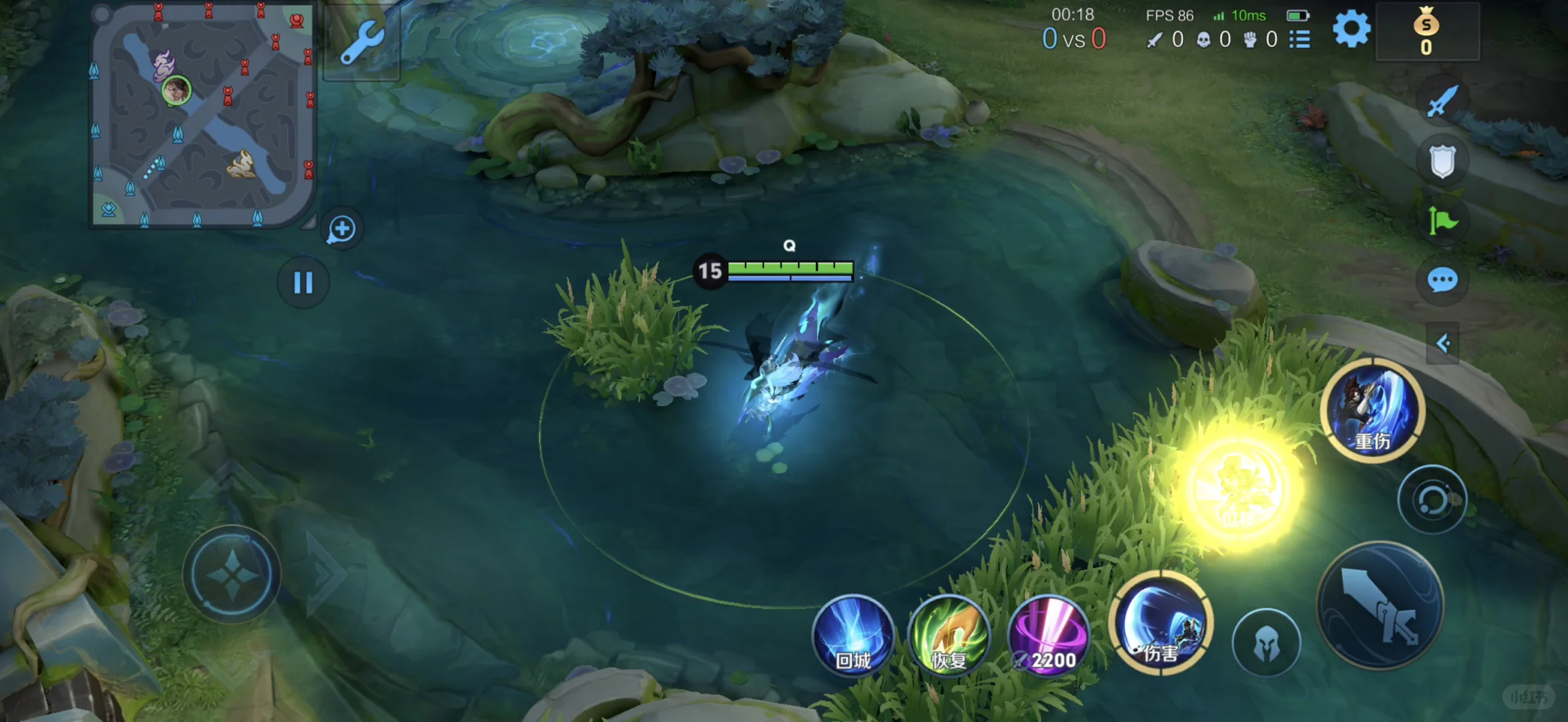This screenshot has width=1568, height=722.
Task: Use the 恢复 heal ability
Action: pyautogui.click(x=949, y=635)
